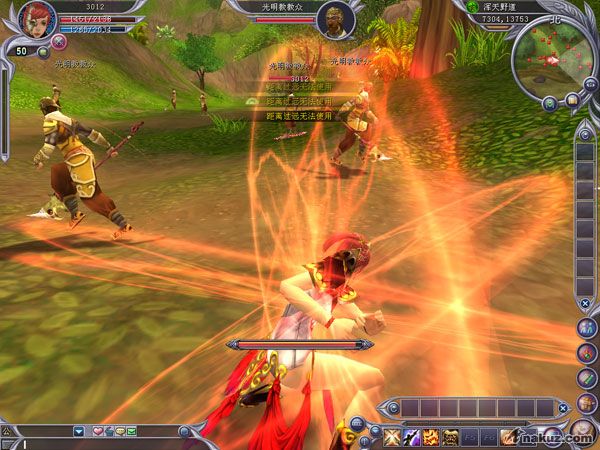Click the green icon beside the zone name
600x450 pixels.
pos(472,6)
